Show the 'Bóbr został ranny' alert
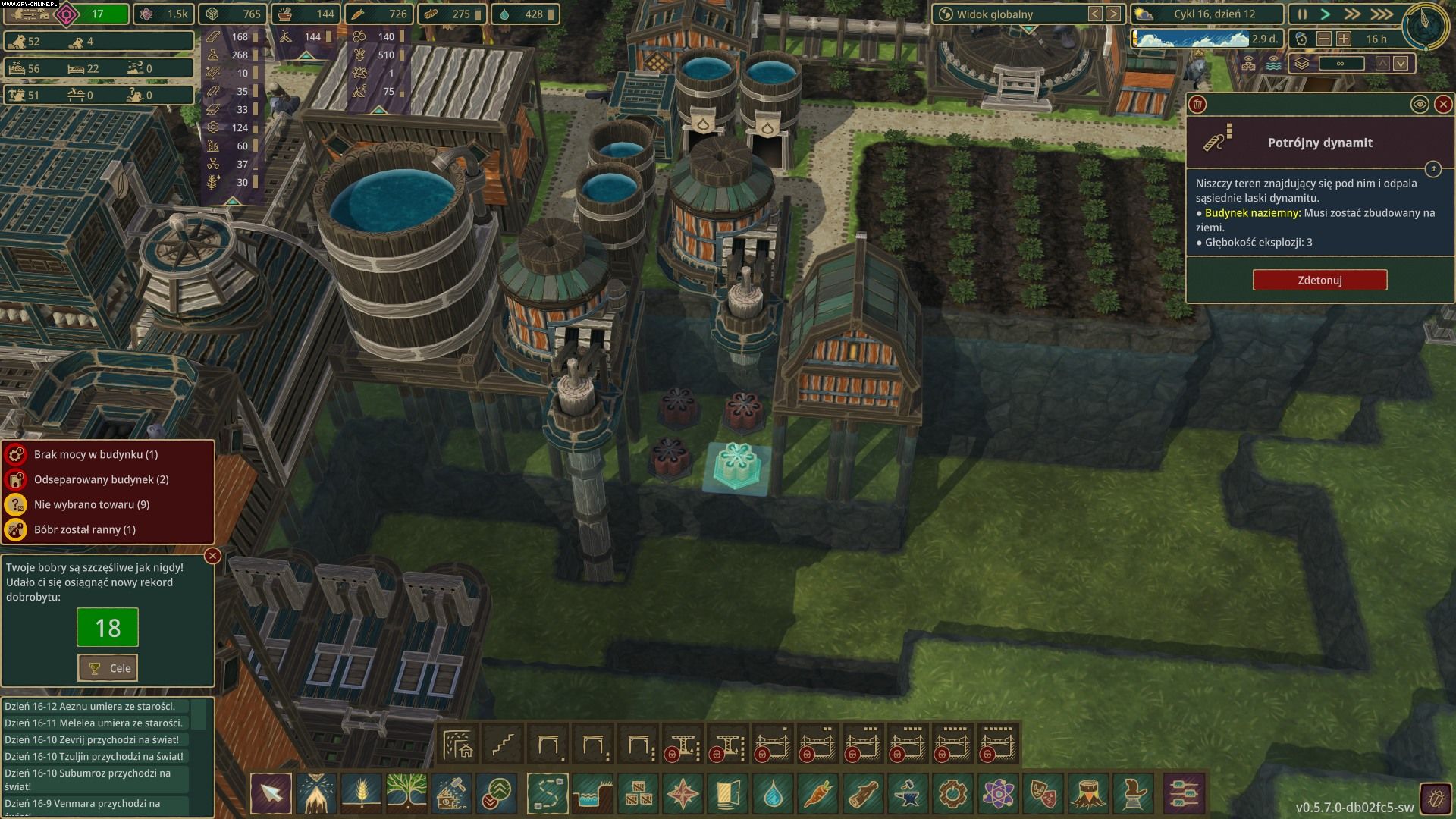The width and height of the screenshot is (1456, 819). coord(85,529)
